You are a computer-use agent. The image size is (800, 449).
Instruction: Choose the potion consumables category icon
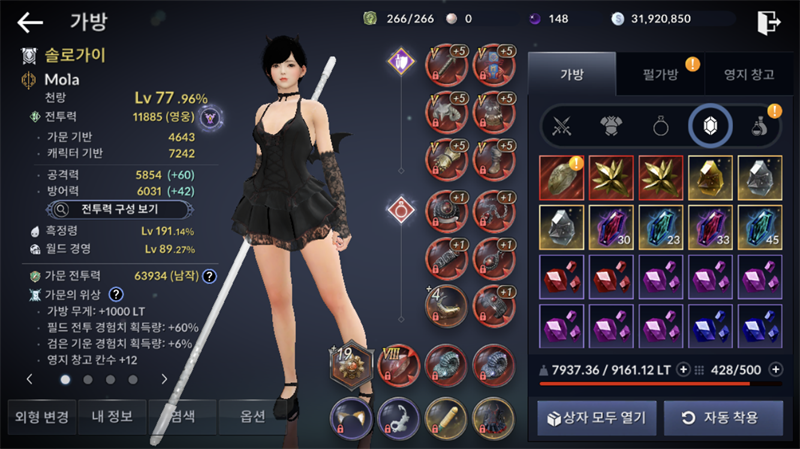pyautogui.click(x=759, y=126)
